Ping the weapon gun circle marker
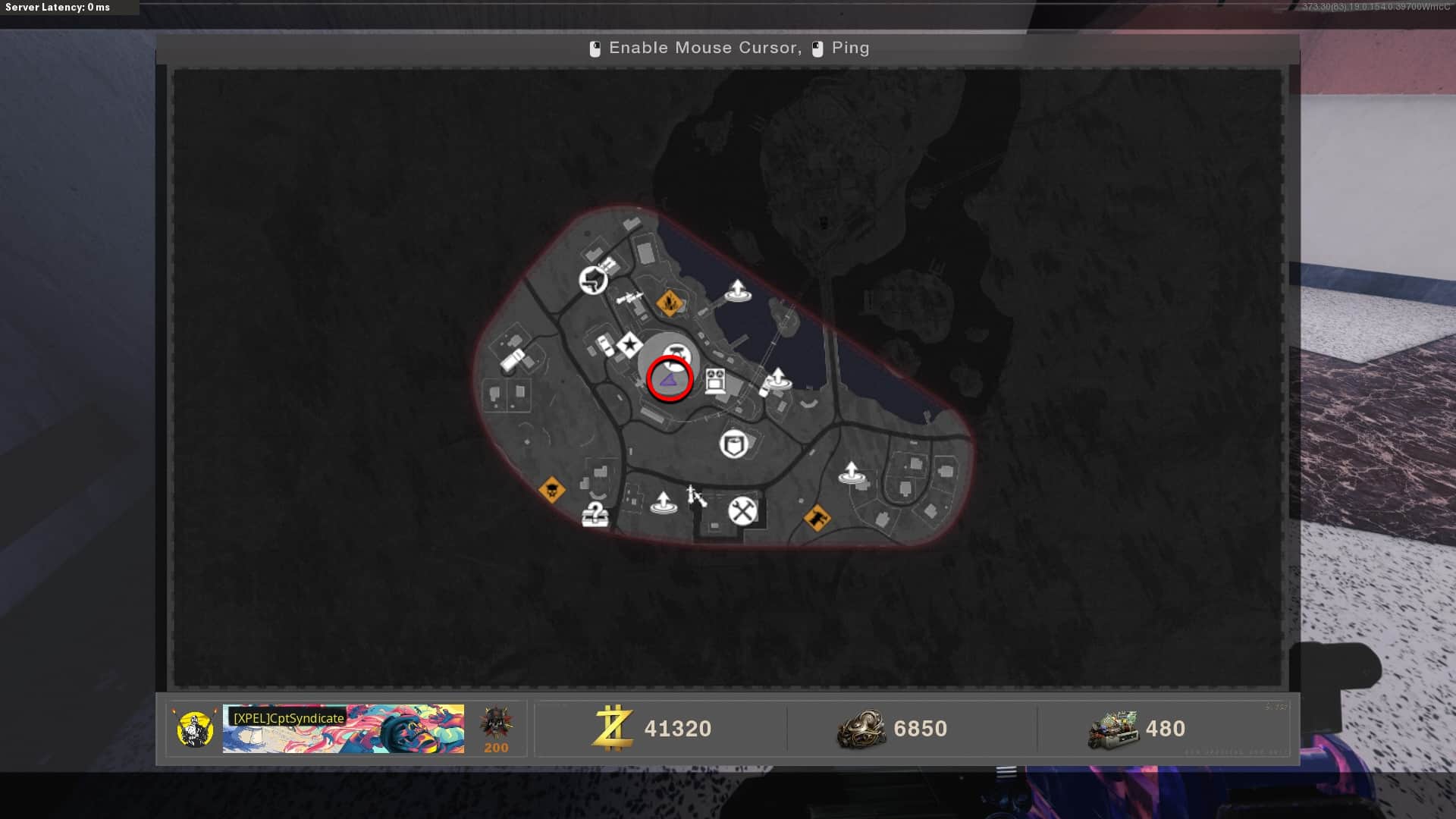 (x=593, y=281)
